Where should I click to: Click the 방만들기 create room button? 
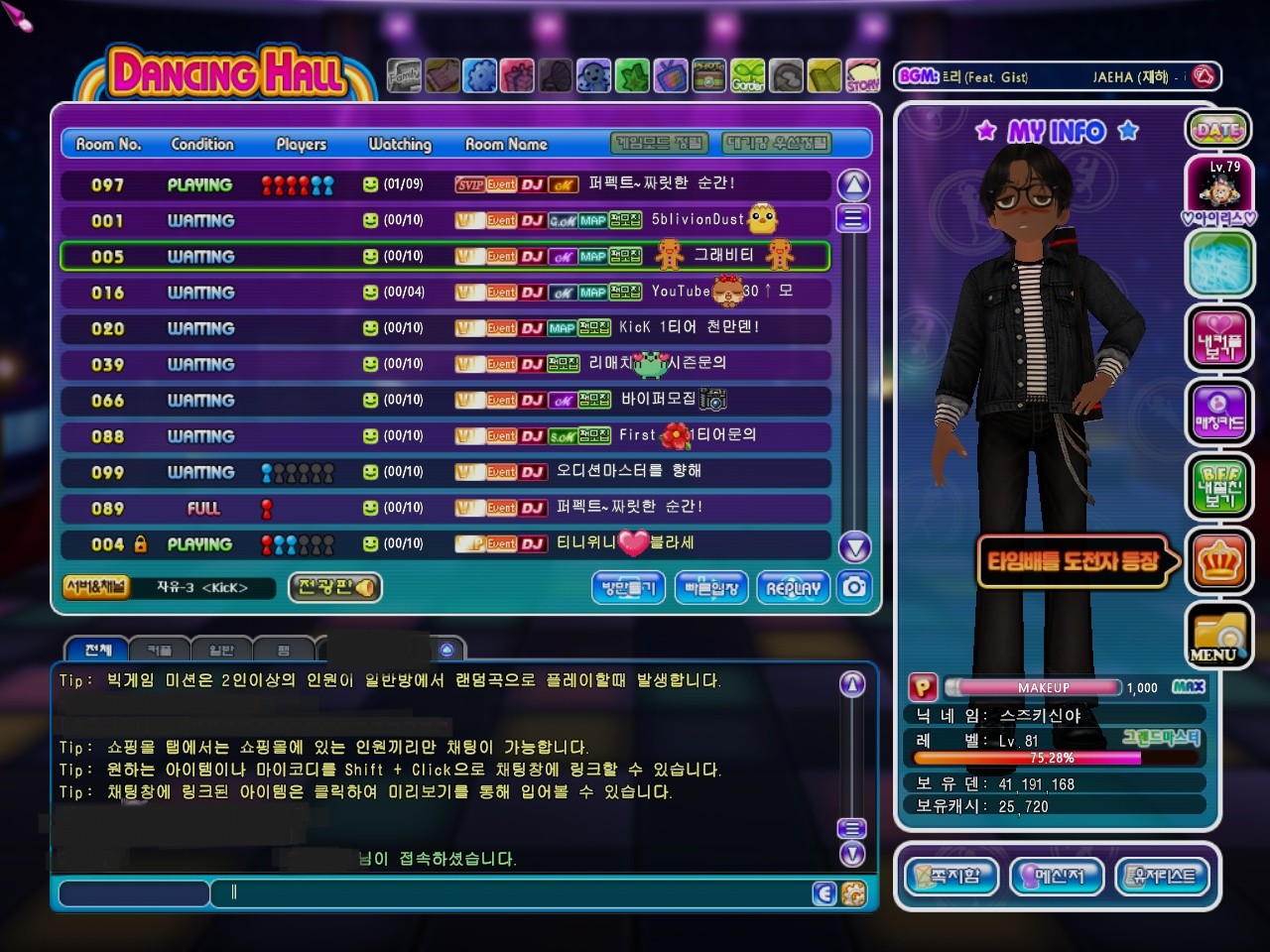[628, 588]
